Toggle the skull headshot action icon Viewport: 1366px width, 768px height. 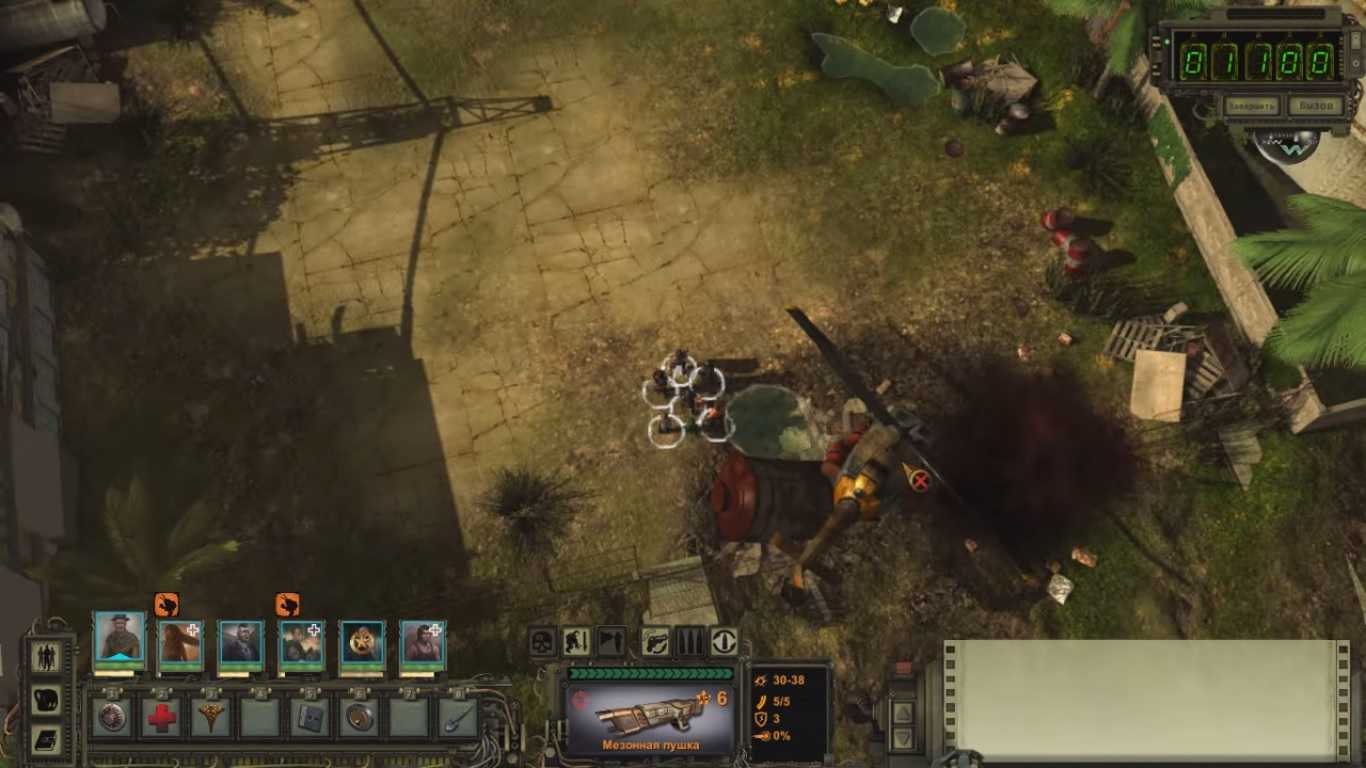click(x=542, y=641)
